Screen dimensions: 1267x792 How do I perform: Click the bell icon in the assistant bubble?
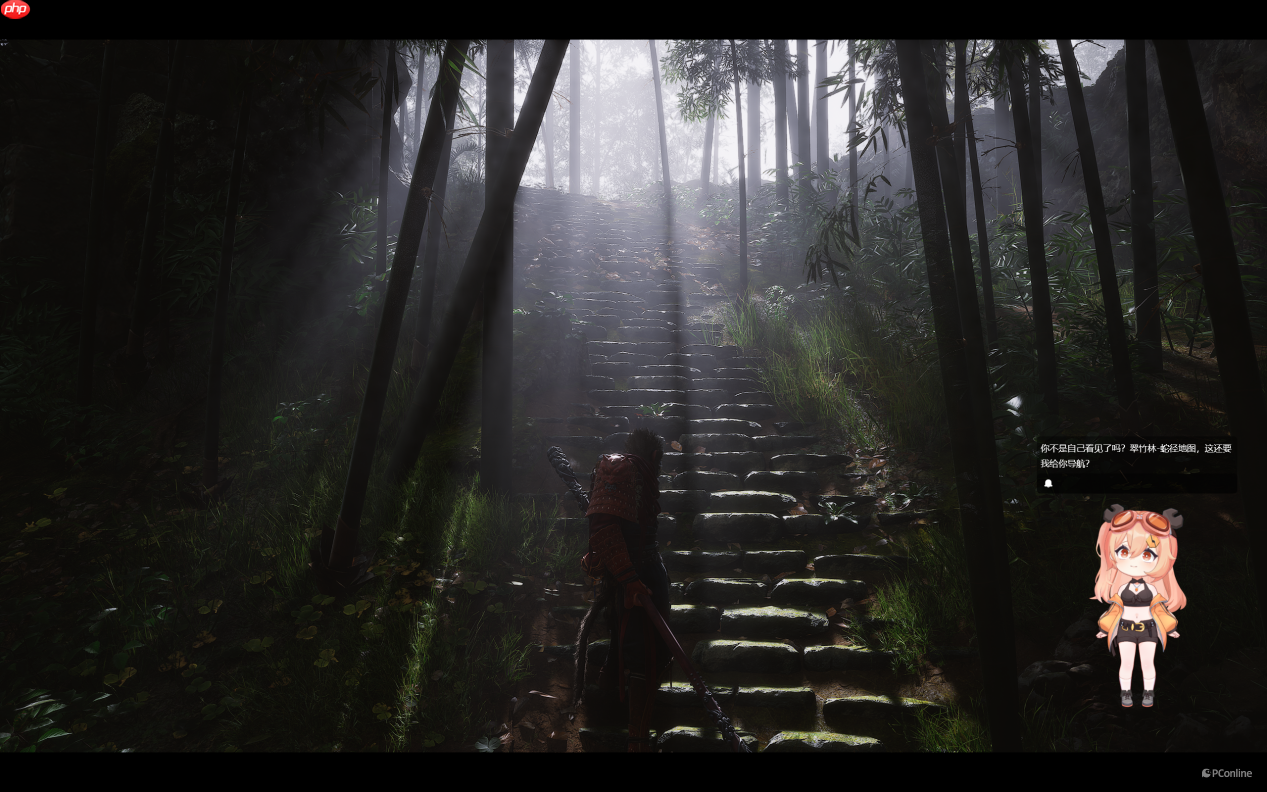click(x=1048, y=484)
